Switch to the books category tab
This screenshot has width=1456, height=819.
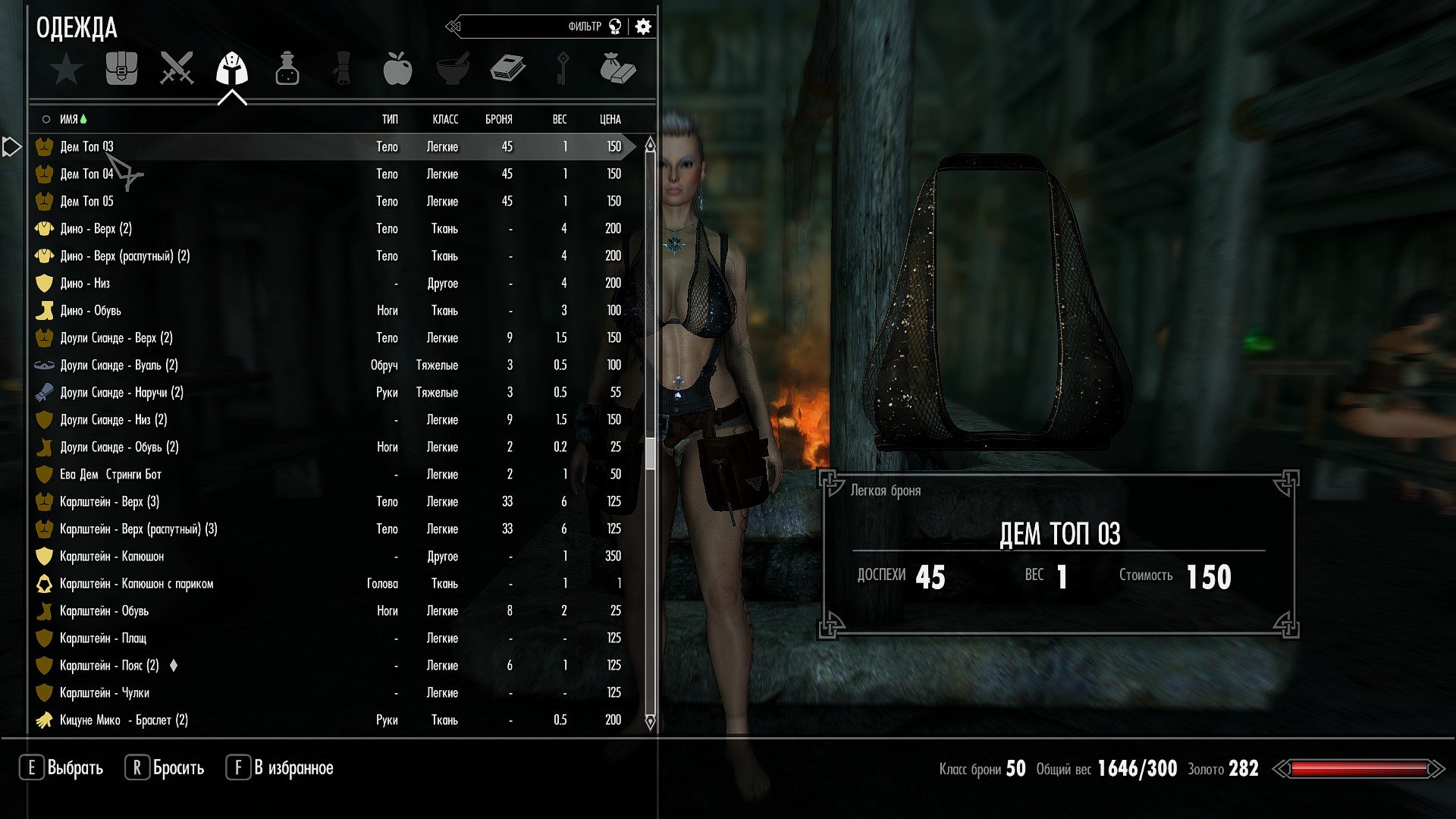(507, 69)
